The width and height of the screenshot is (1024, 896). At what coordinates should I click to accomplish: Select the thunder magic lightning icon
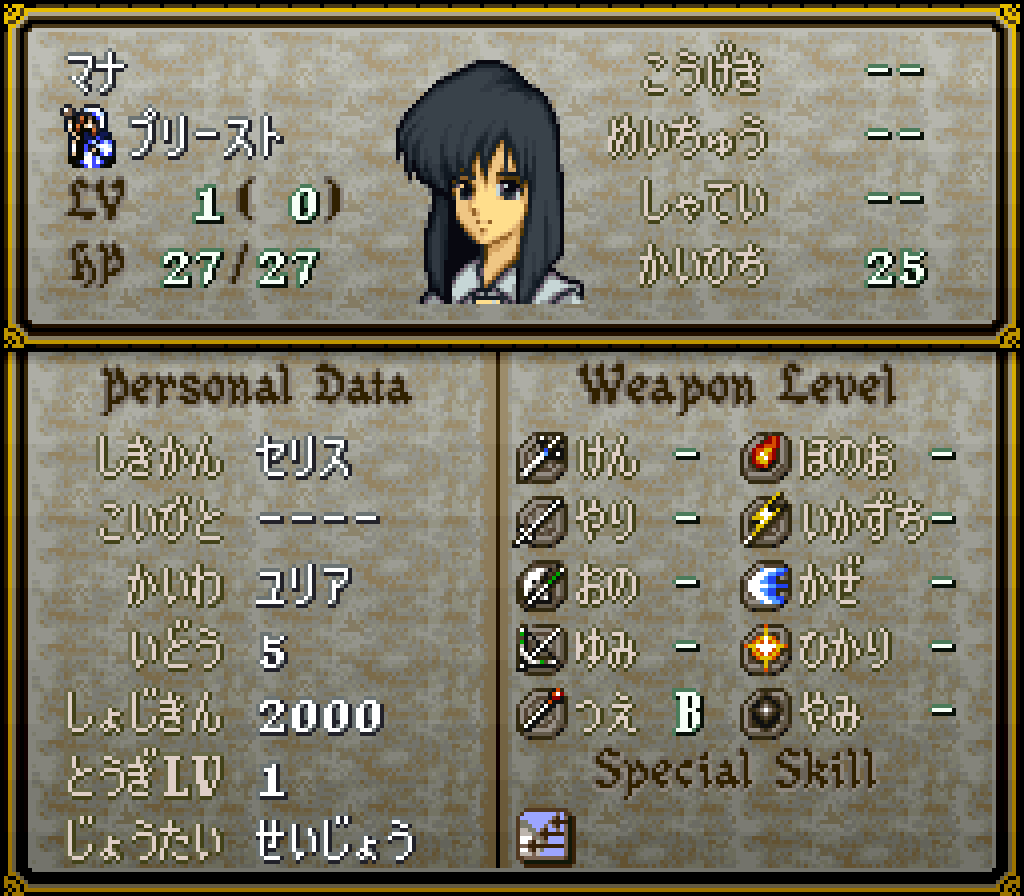[766, 521]
